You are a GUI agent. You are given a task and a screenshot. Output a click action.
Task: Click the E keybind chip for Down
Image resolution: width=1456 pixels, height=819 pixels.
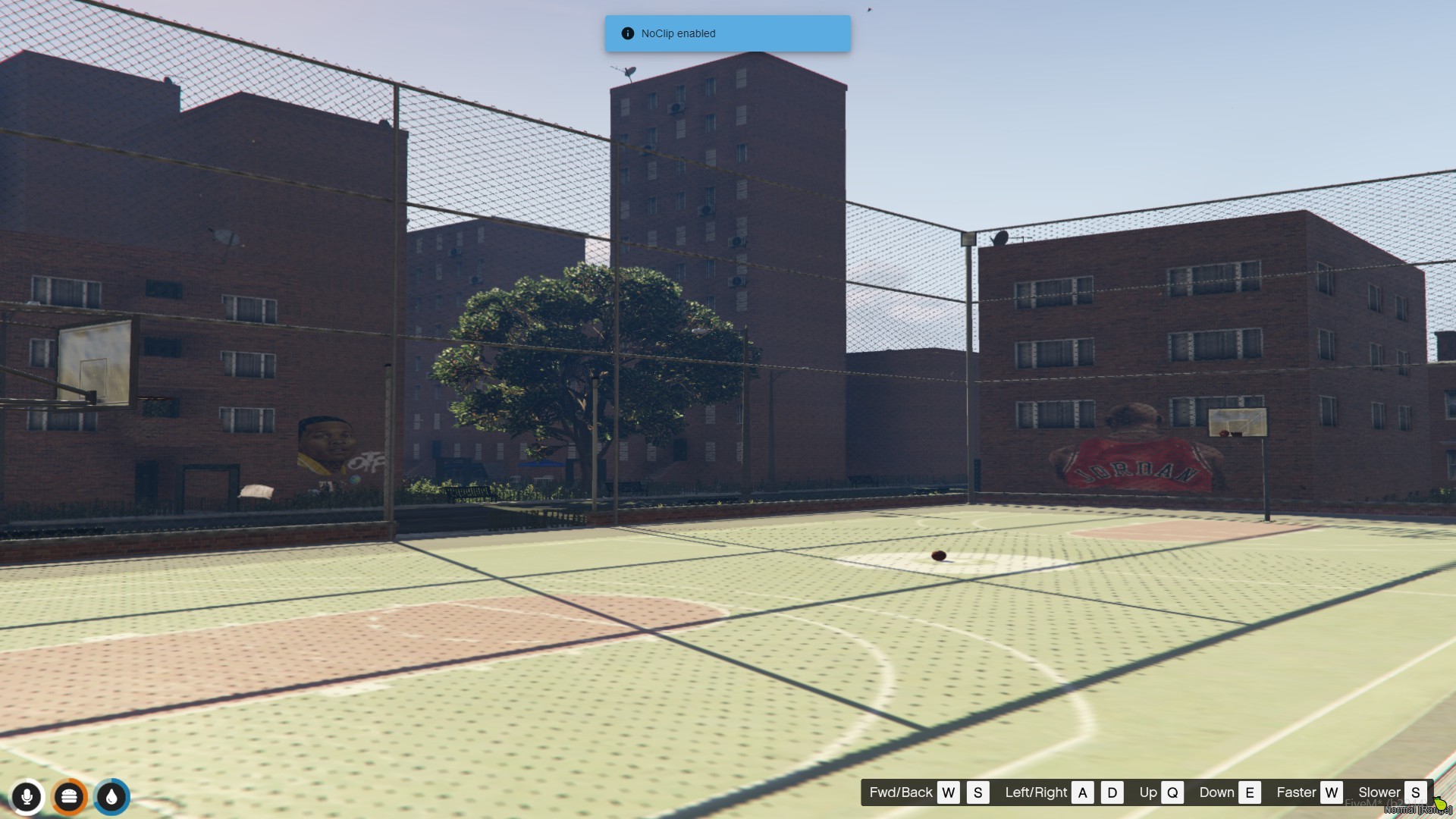[1250, 792]
